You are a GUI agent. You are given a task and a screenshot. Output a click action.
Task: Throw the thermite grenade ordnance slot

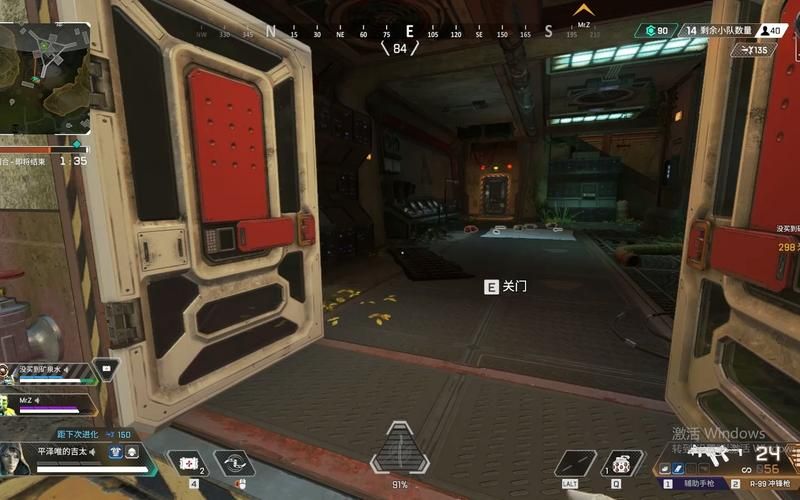[x=620, y=463]
